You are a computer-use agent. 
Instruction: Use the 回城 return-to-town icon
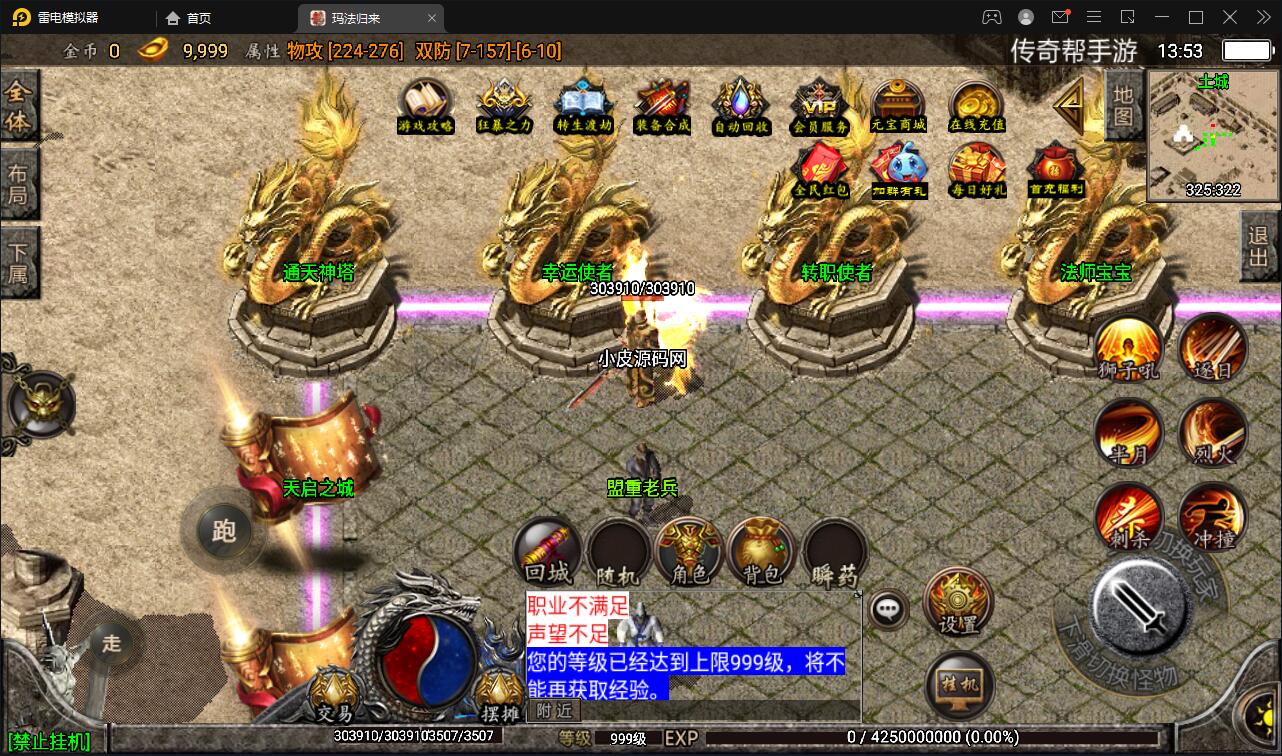(x=546, y=550)
